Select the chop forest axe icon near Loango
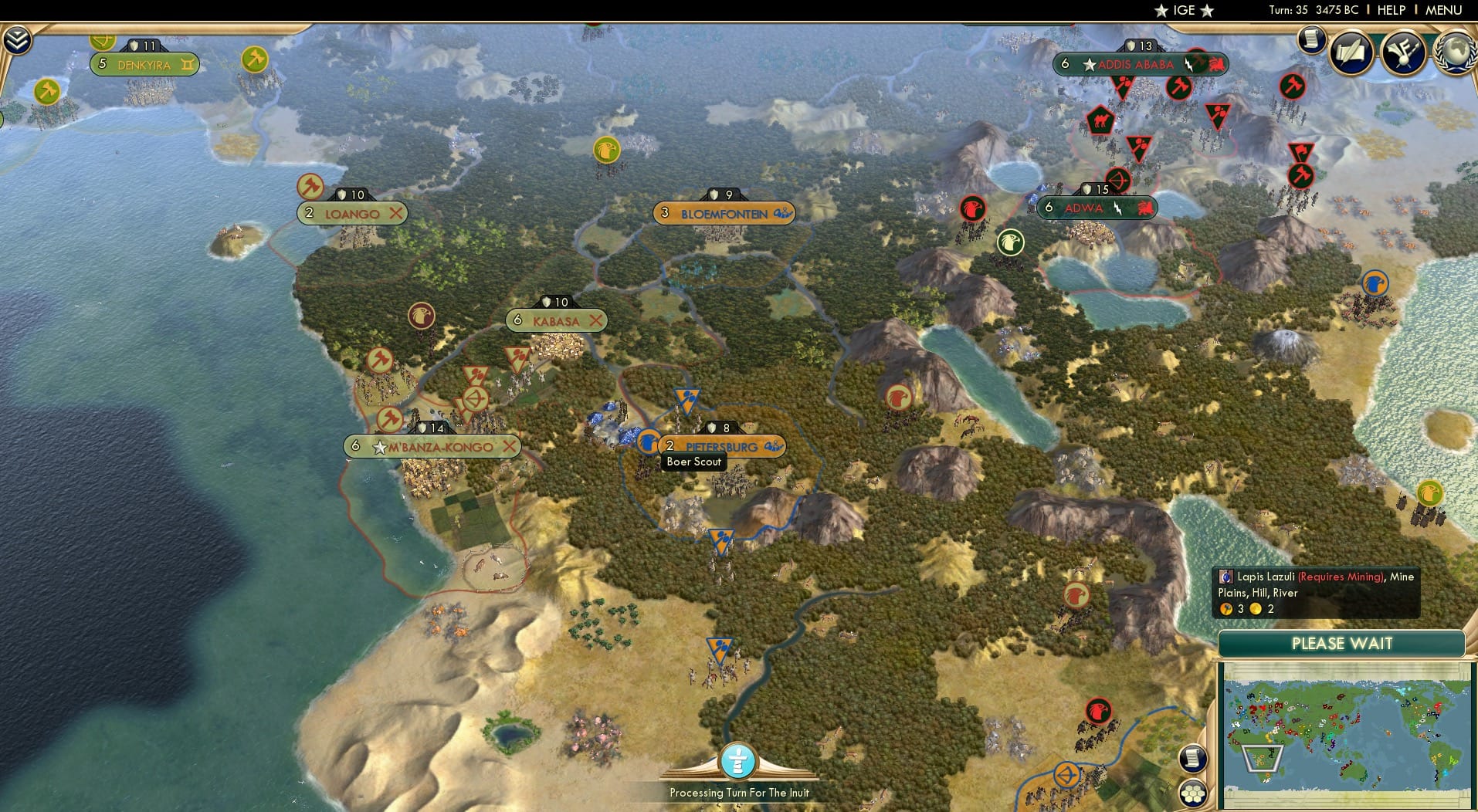1478x812 pixels. point(310,185)
